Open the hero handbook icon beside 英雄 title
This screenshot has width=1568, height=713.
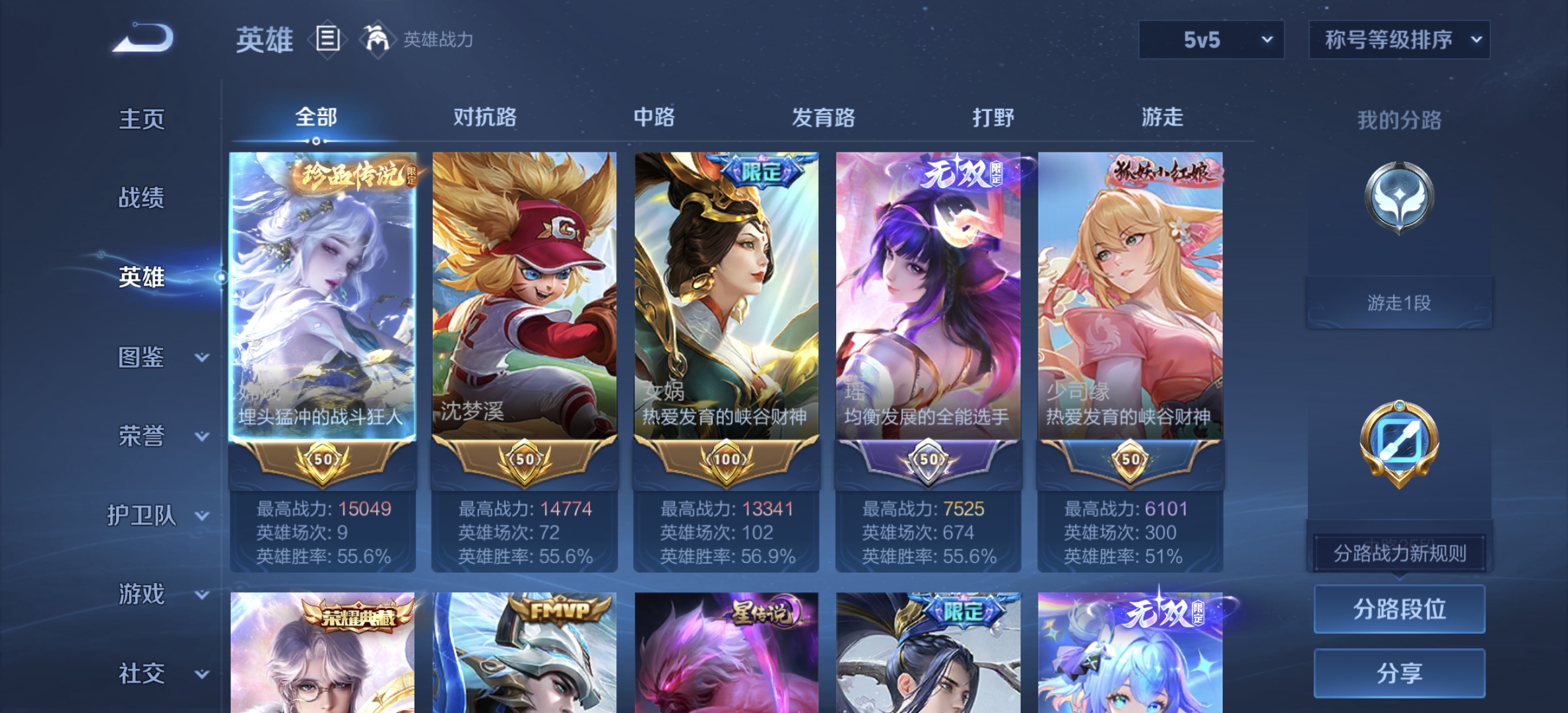coord(327,40)
